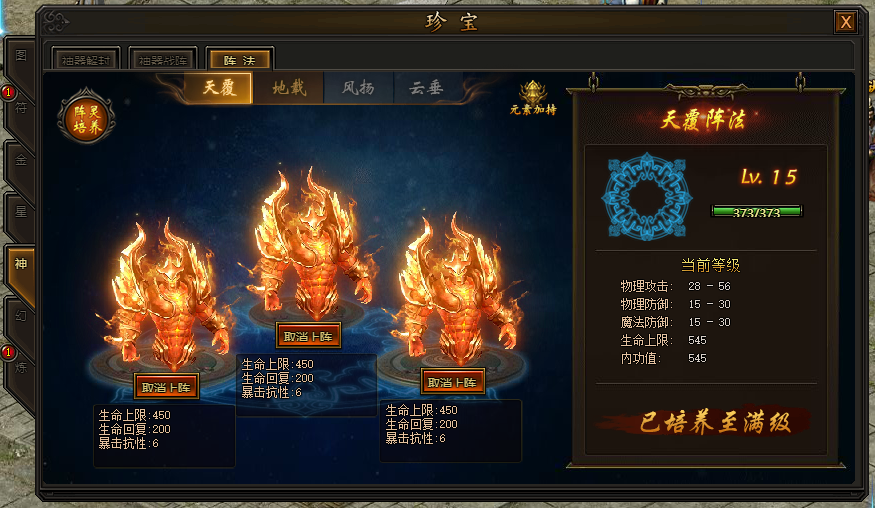Open the 神器战阵 tab

(162, 59)
